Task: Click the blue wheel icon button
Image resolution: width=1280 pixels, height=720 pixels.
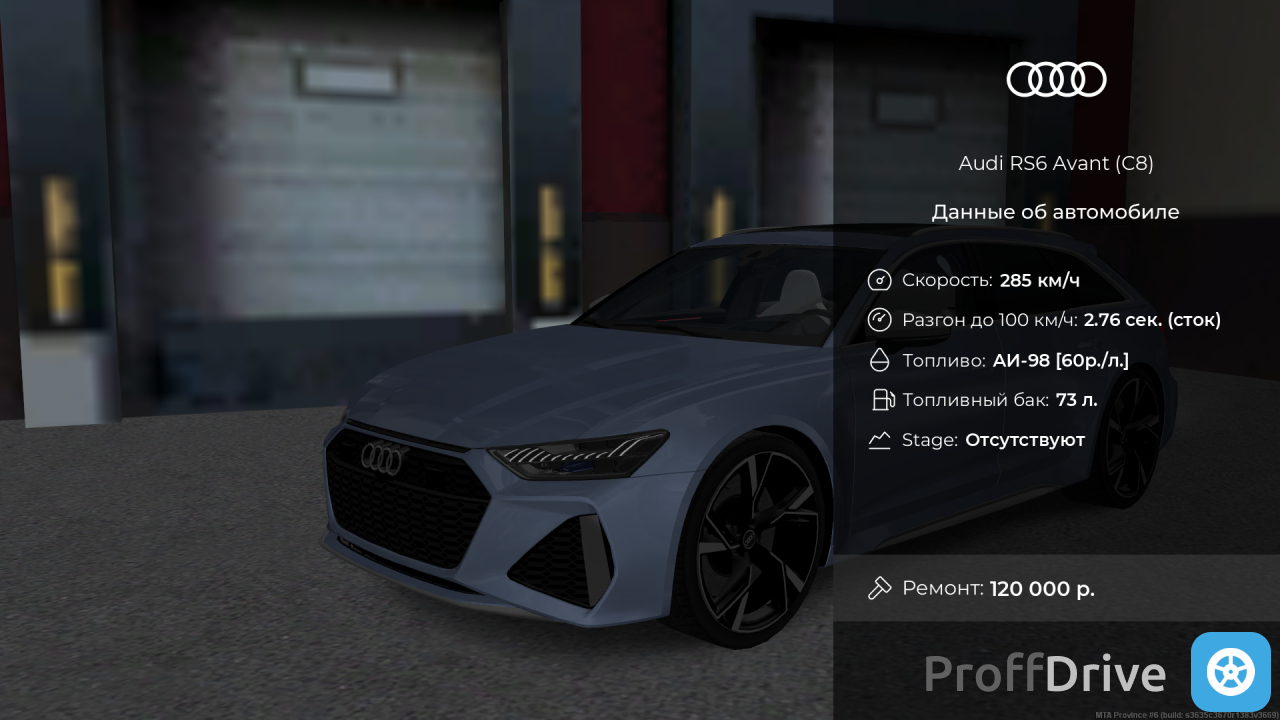Action: click(x=1230, y=672)
